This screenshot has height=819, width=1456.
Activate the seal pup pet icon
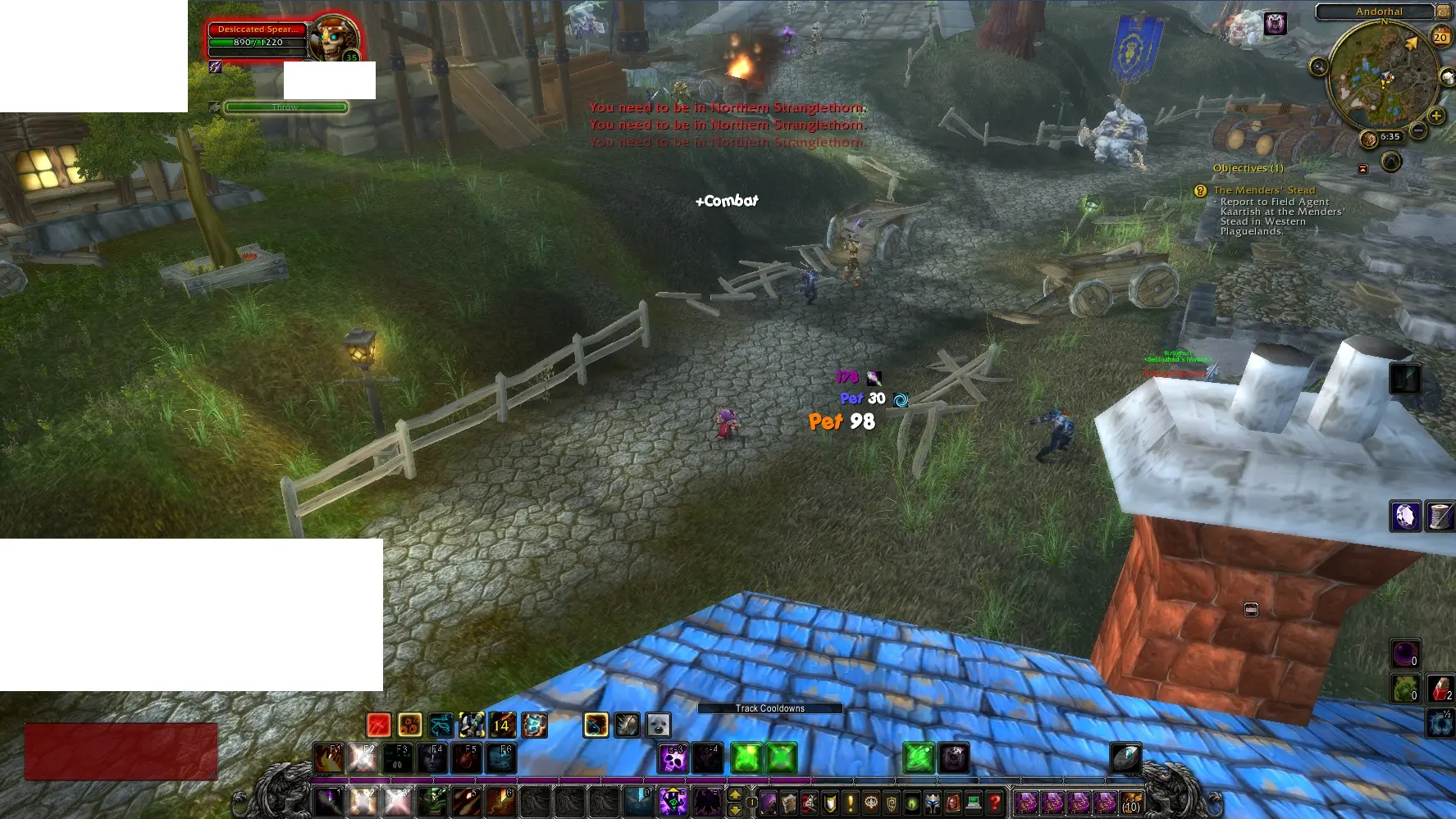click(659, 725)
